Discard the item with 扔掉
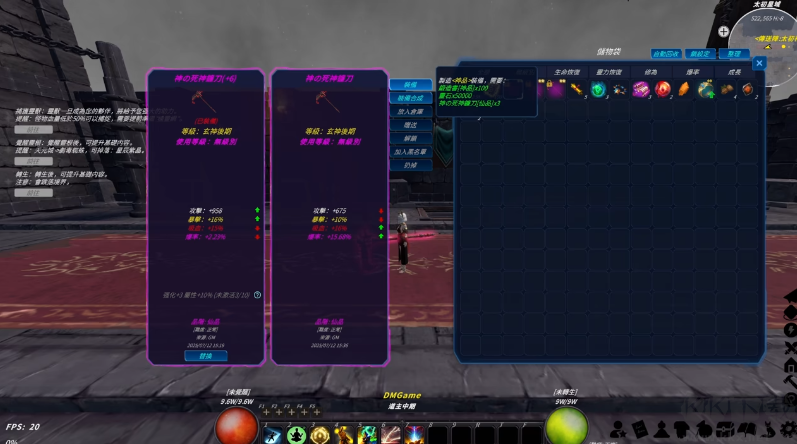Image resolution: width=797 pixels, height=444 pixels. coord(410,164)
